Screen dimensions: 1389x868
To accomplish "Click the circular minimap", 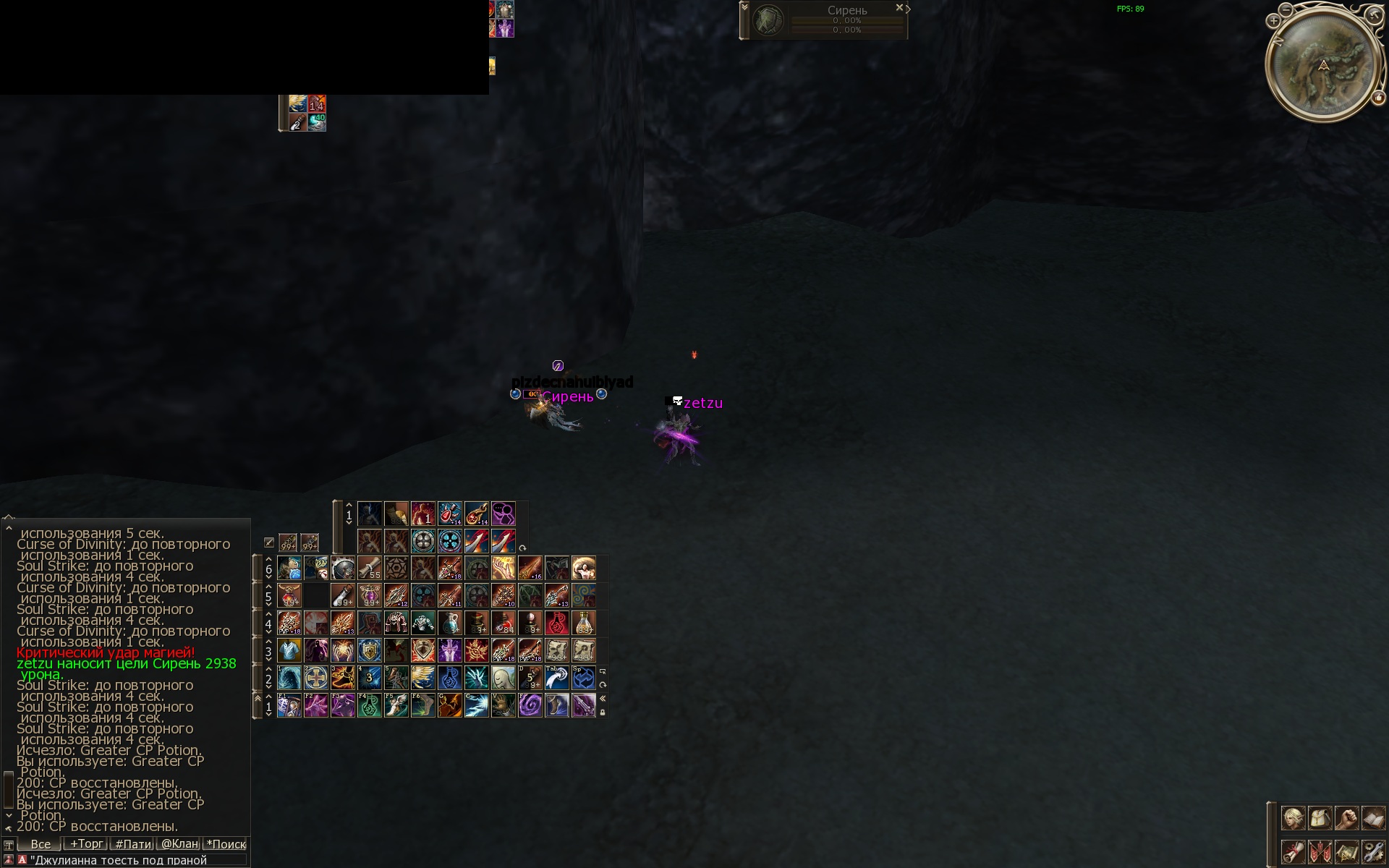I will pyautogui.click(x=1323, y=64).
